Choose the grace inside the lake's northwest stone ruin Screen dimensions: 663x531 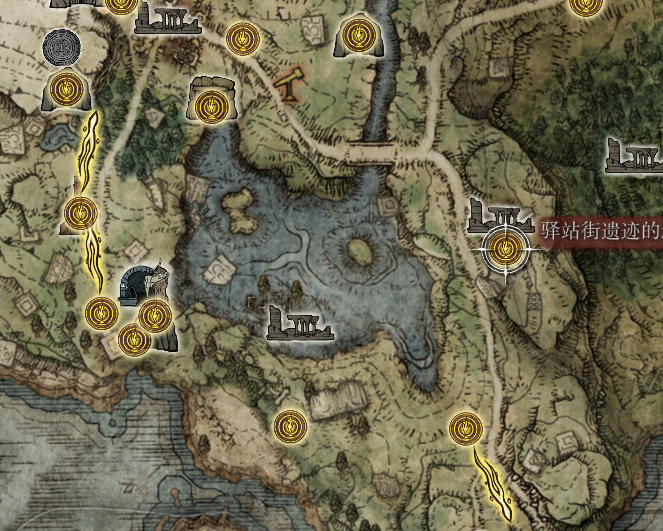(x=208, y=104)
